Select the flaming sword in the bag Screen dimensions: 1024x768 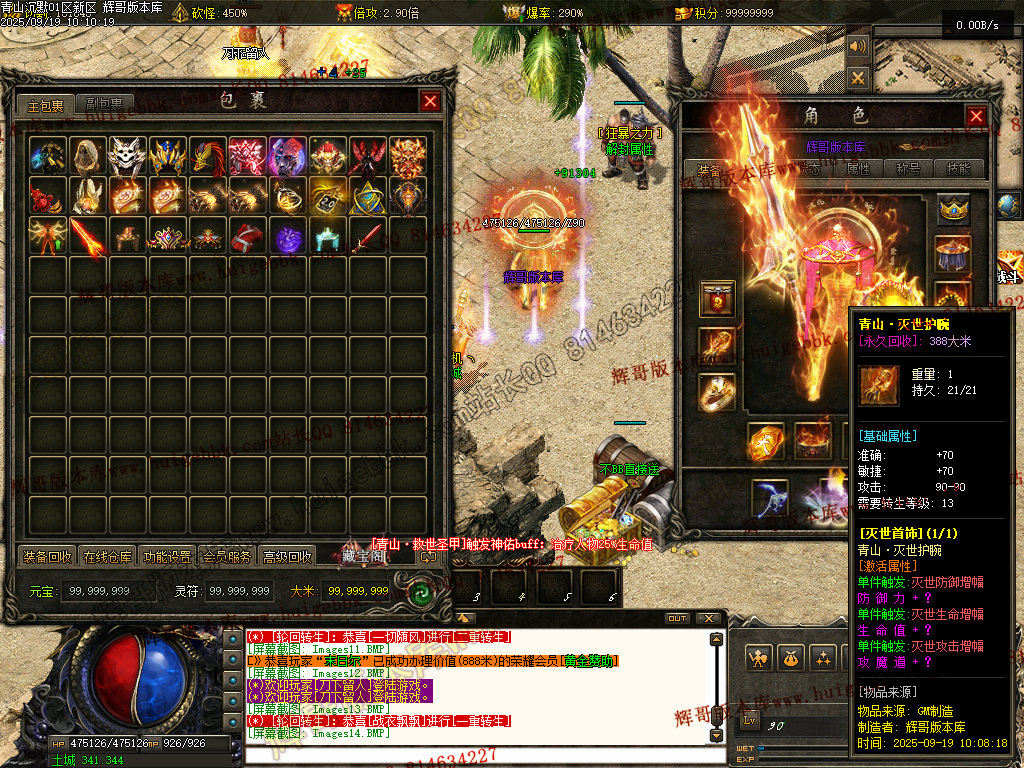point(88,237)
